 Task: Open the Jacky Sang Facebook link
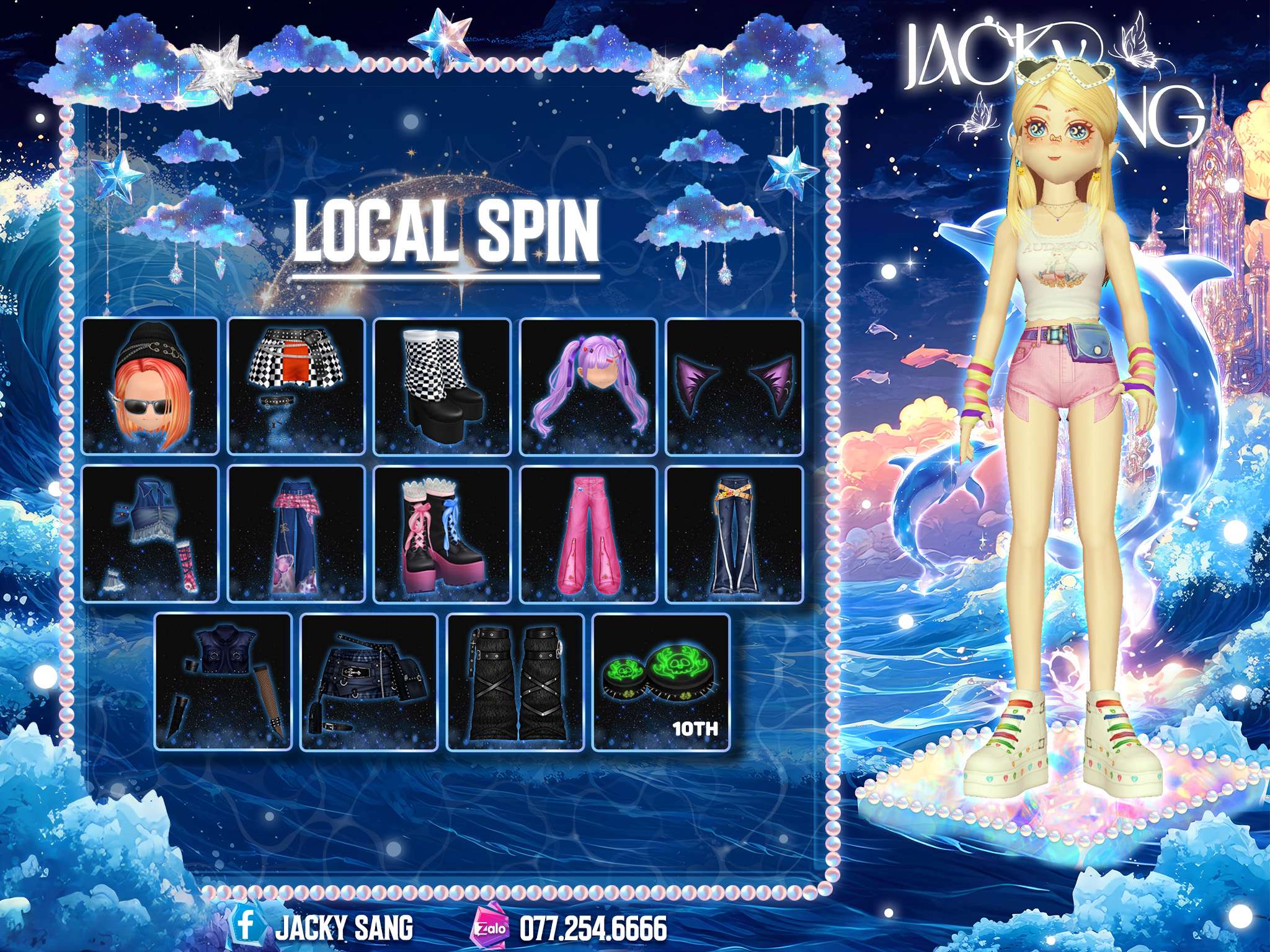pos(322,928)
